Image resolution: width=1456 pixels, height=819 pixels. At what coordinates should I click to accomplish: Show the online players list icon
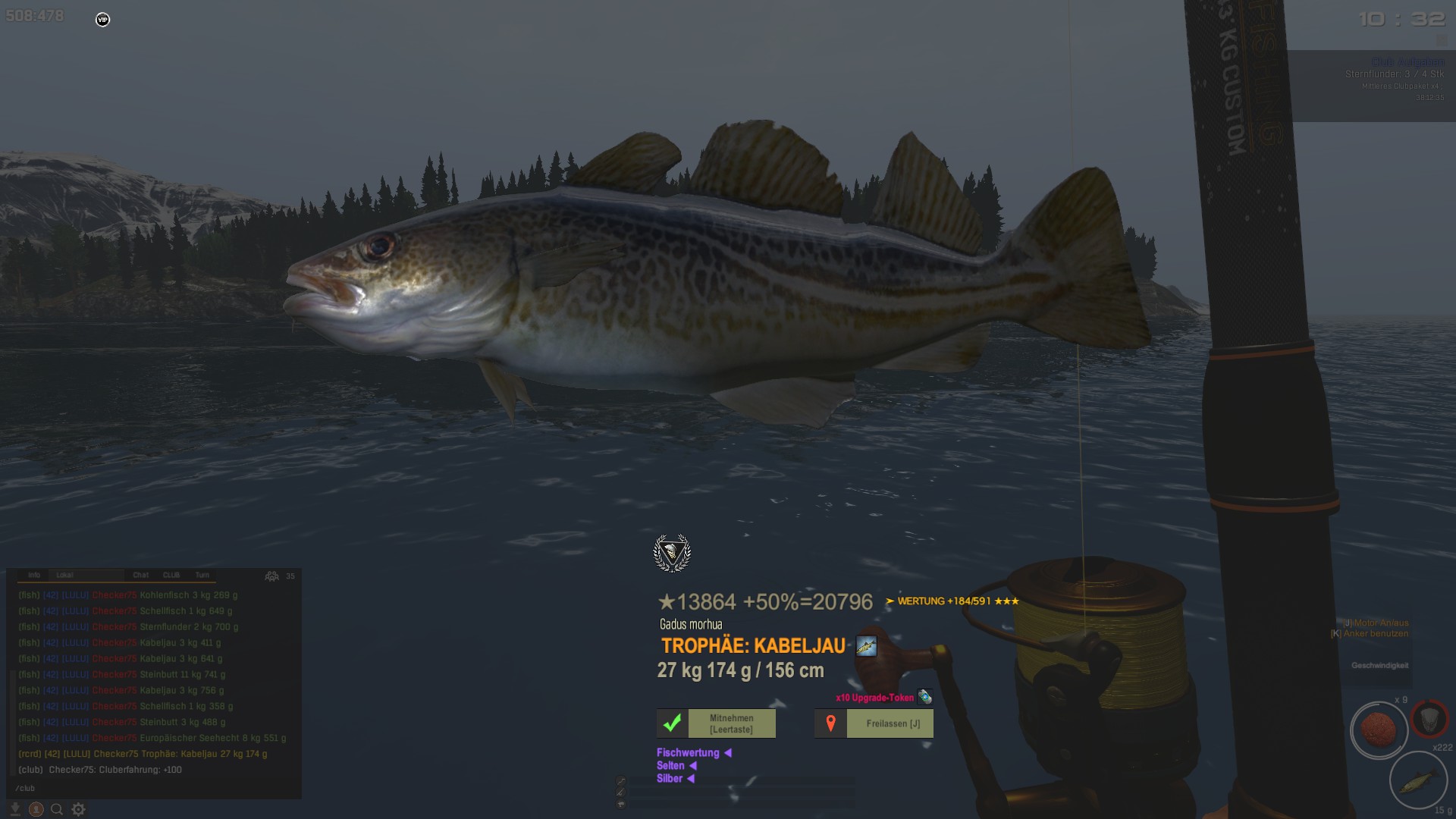click(271, 576)
